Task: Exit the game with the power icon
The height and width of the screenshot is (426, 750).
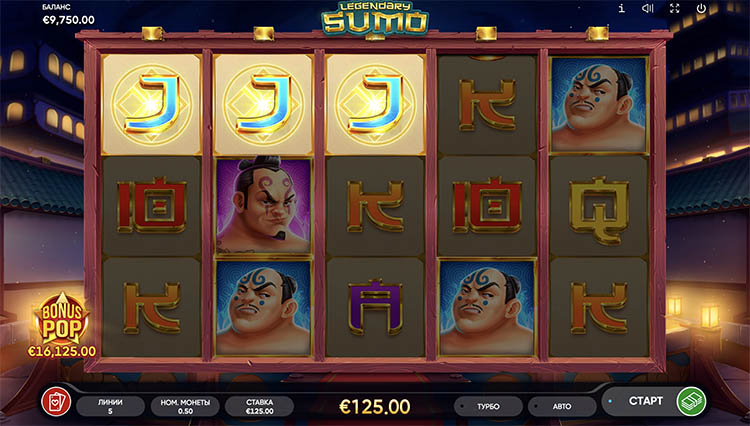Action: pyautogui.click(x=703, y=9)
